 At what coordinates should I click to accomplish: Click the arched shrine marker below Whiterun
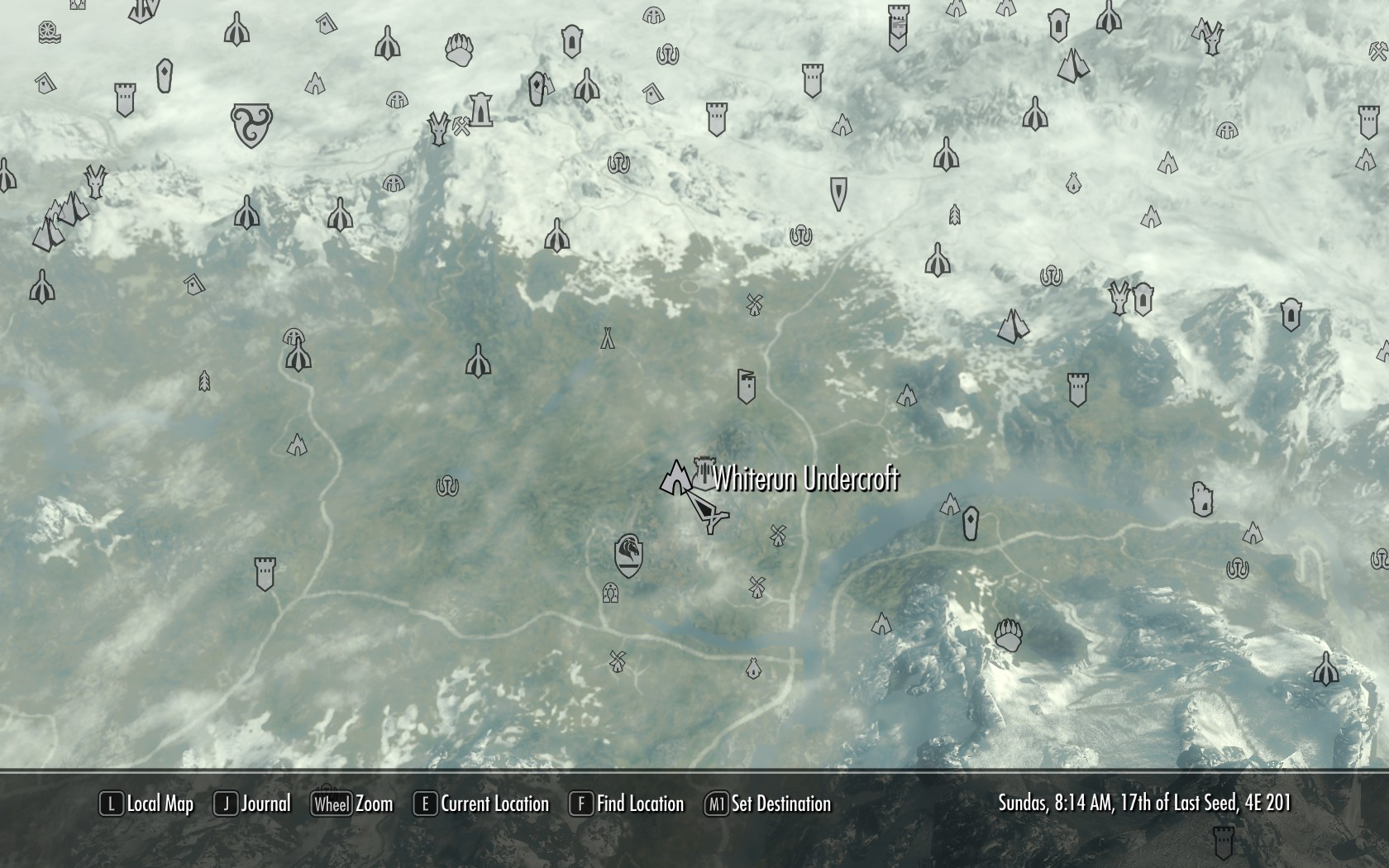611,593
